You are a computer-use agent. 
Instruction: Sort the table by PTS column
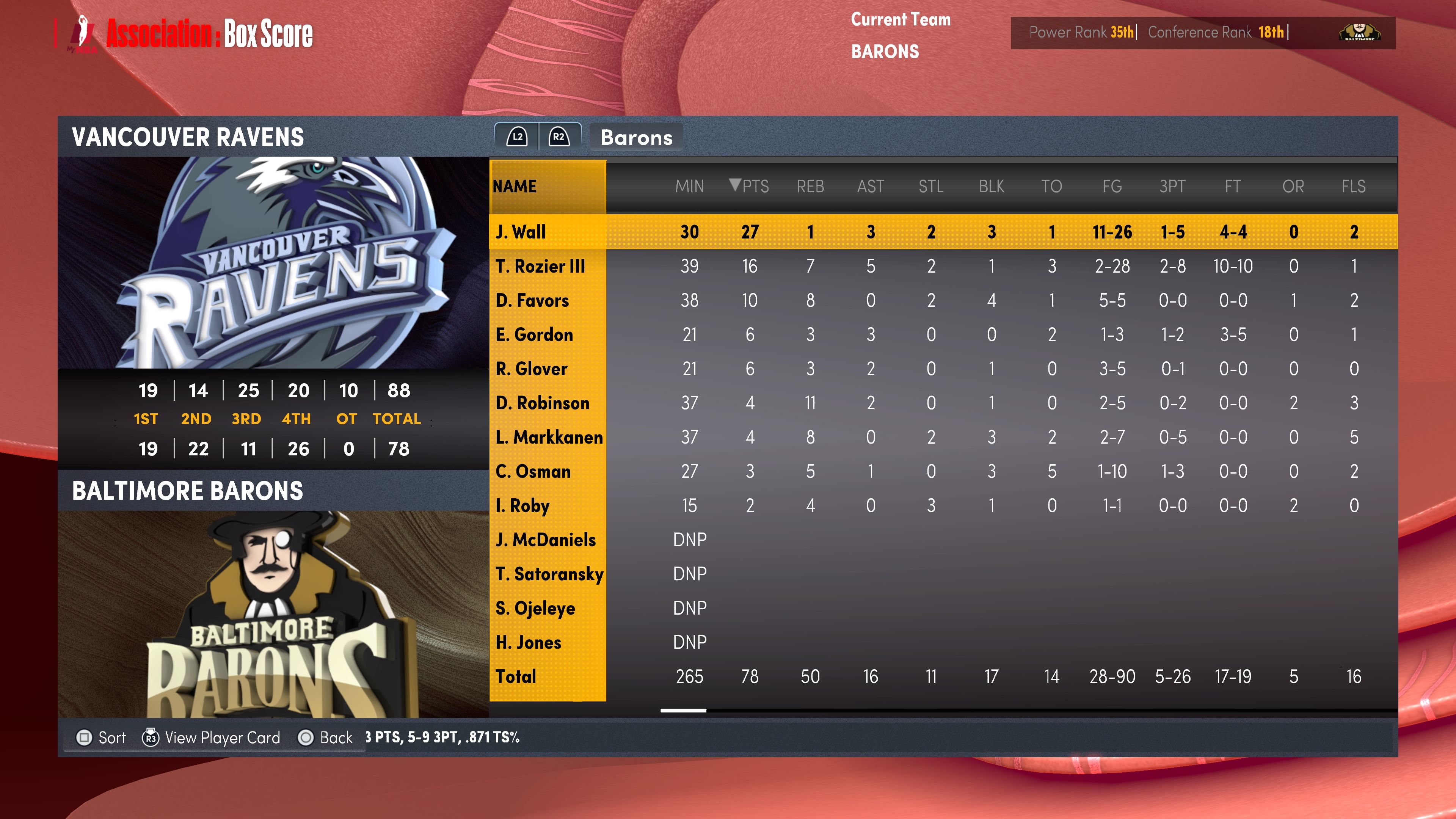750,186
